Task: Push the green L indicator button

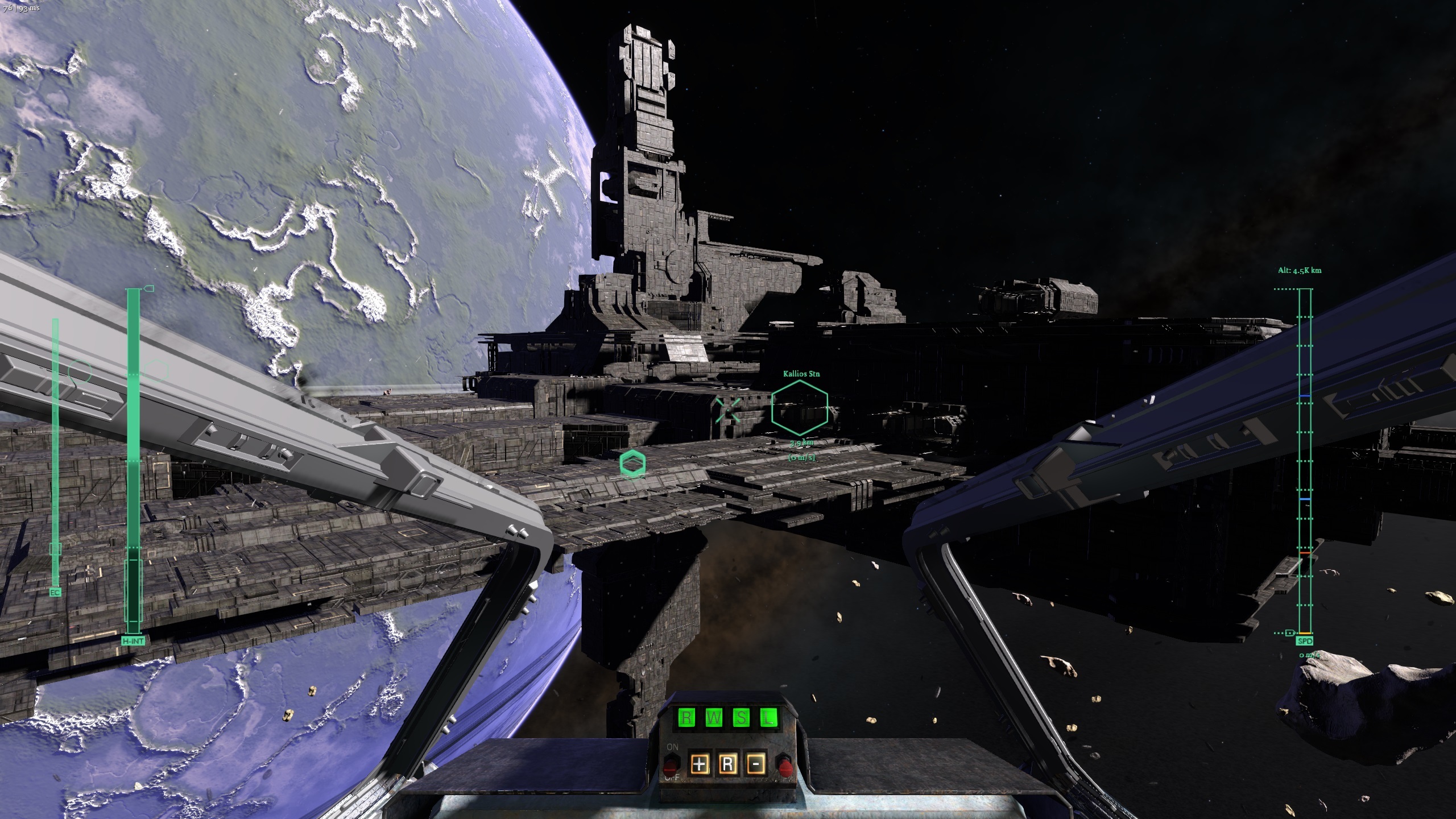Action: [768, 718]
